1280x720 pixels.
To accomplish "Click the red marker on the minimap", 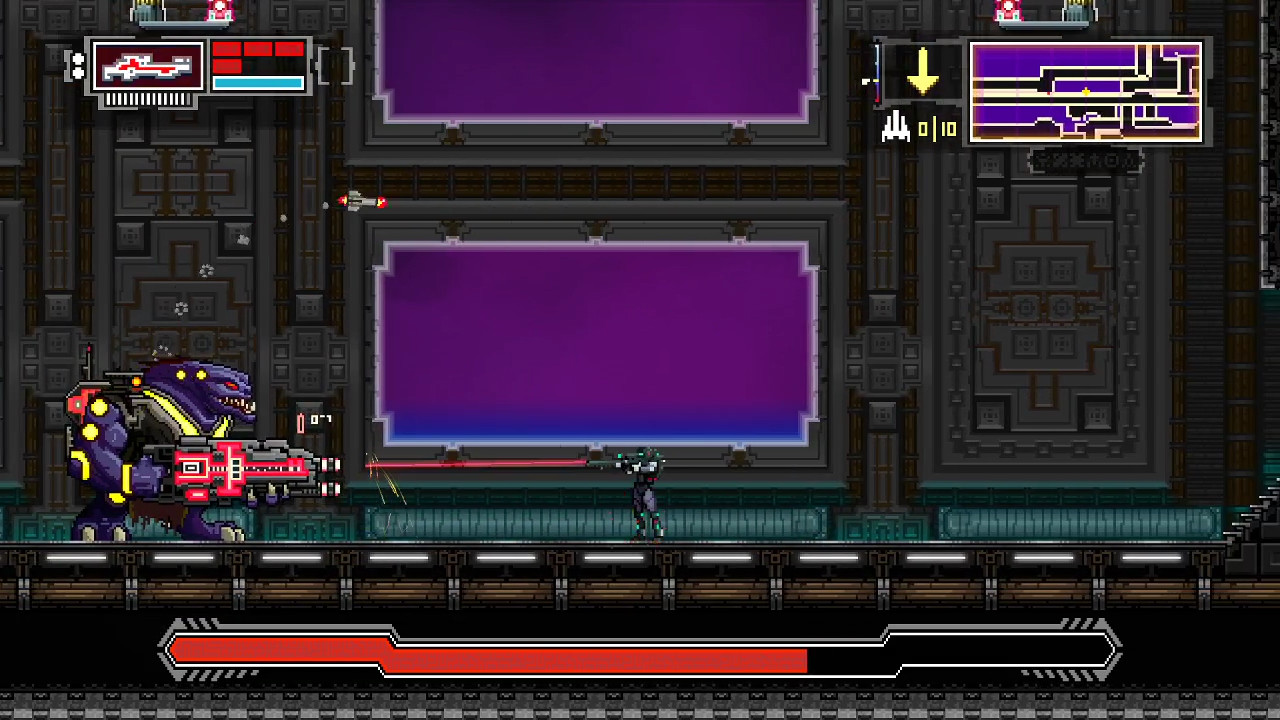I will 1048,92.
